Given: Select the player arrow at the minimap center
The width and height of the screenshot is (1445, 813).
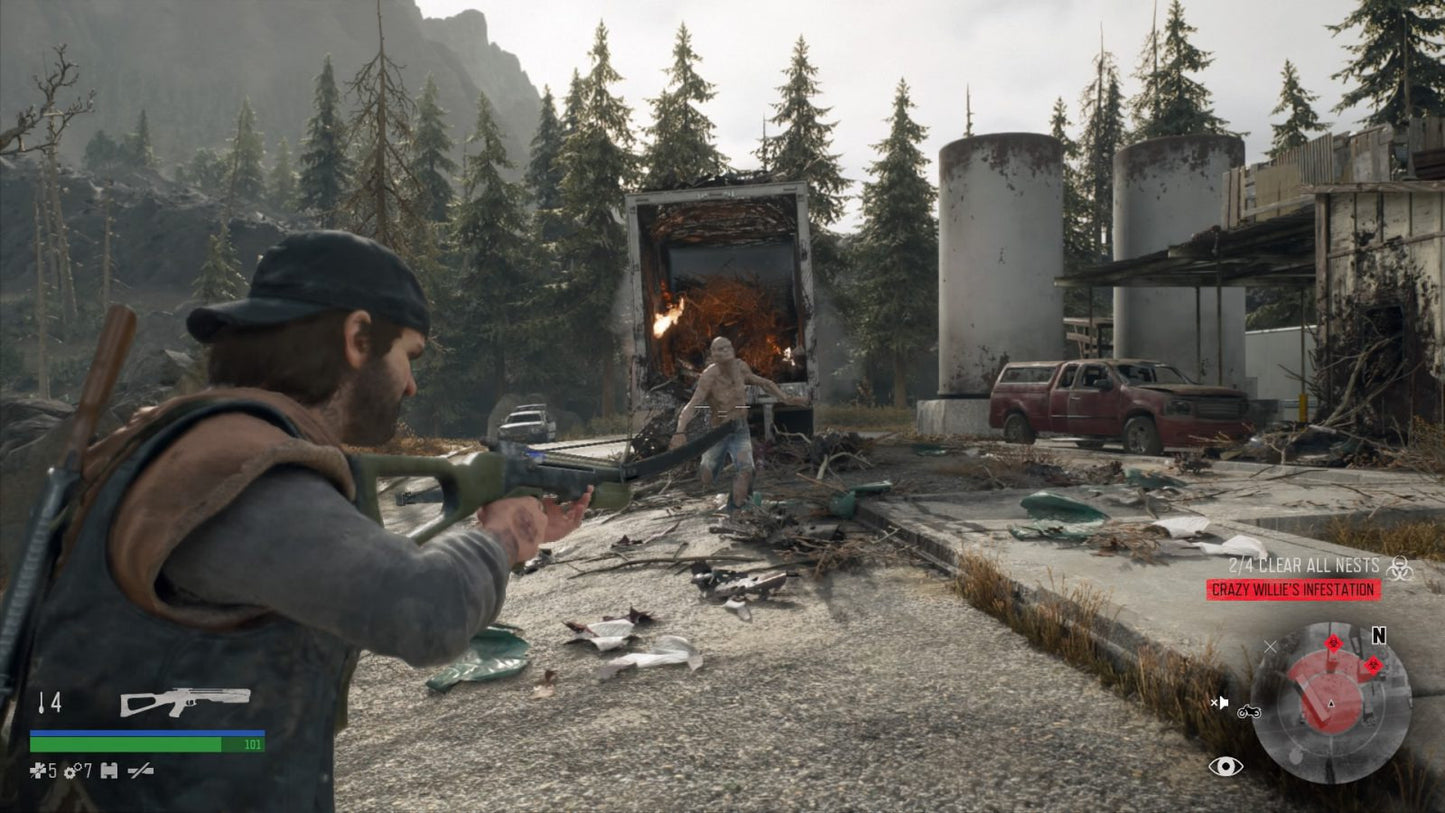Looking at the screenshot, I should pyautogui.click(x=1331, y=702).
